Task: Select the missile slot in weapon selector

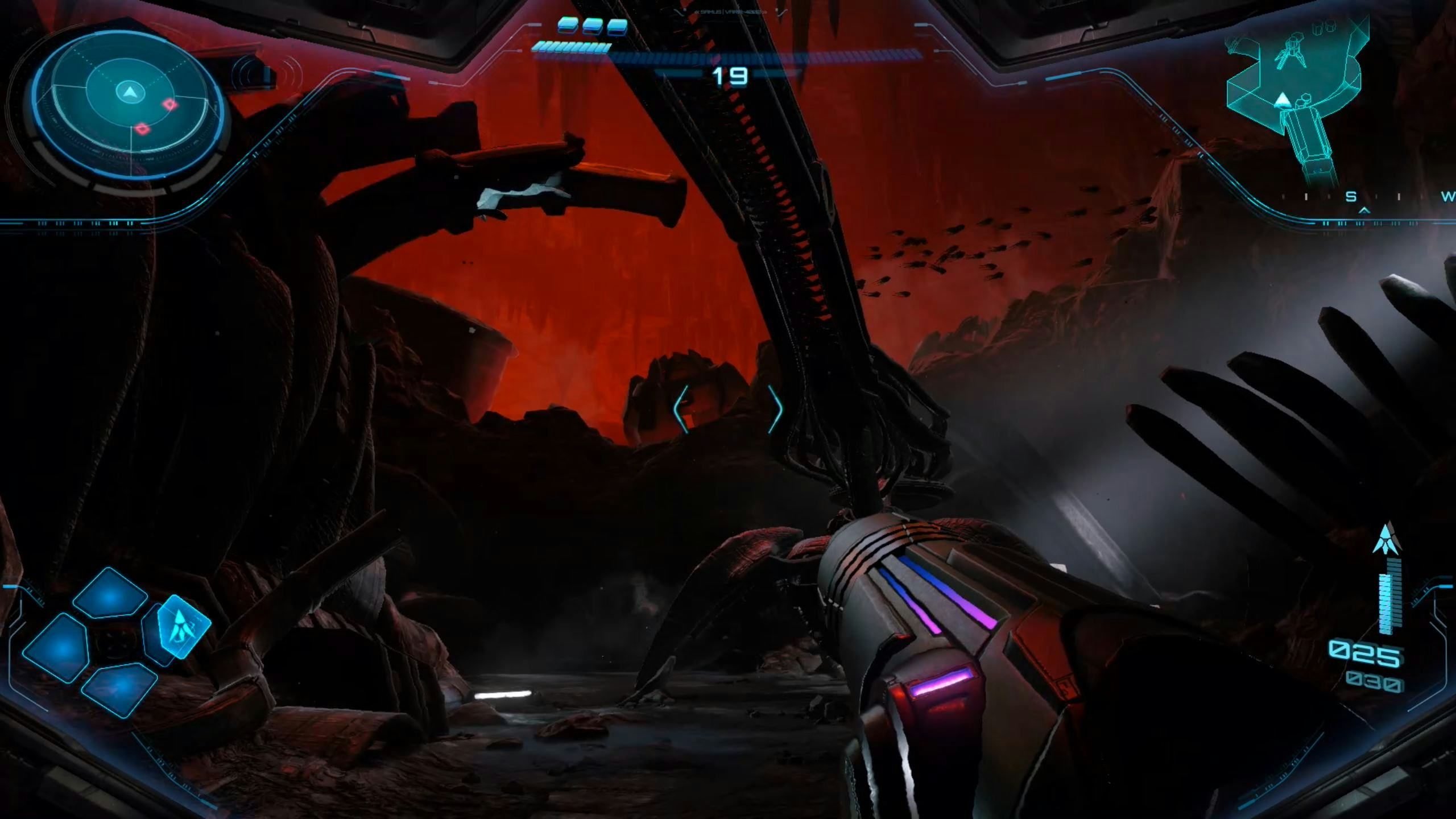Action: click(183, 626)
